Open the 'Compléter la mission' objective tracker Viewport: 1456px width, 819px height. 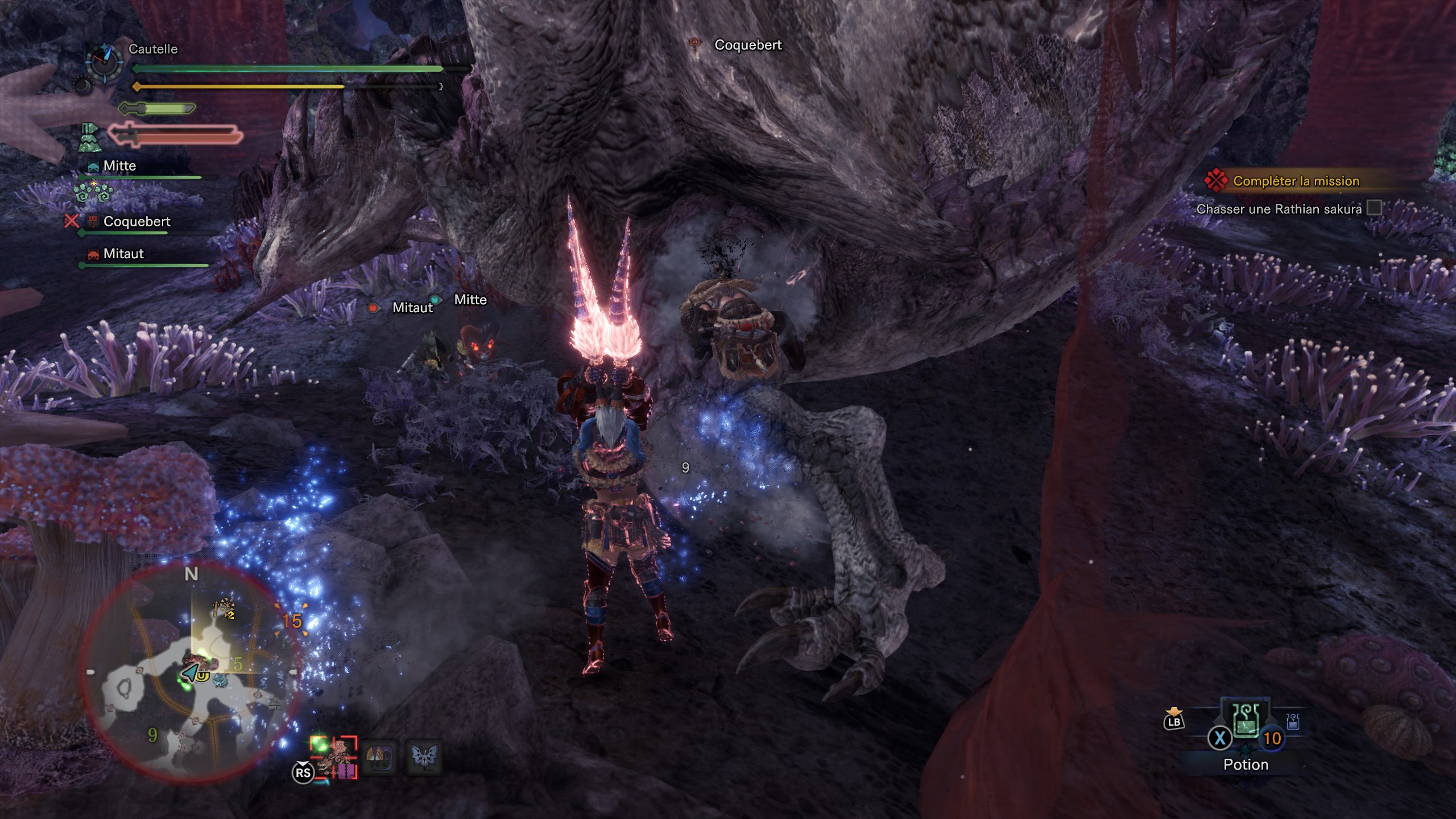click(1296, 181)
